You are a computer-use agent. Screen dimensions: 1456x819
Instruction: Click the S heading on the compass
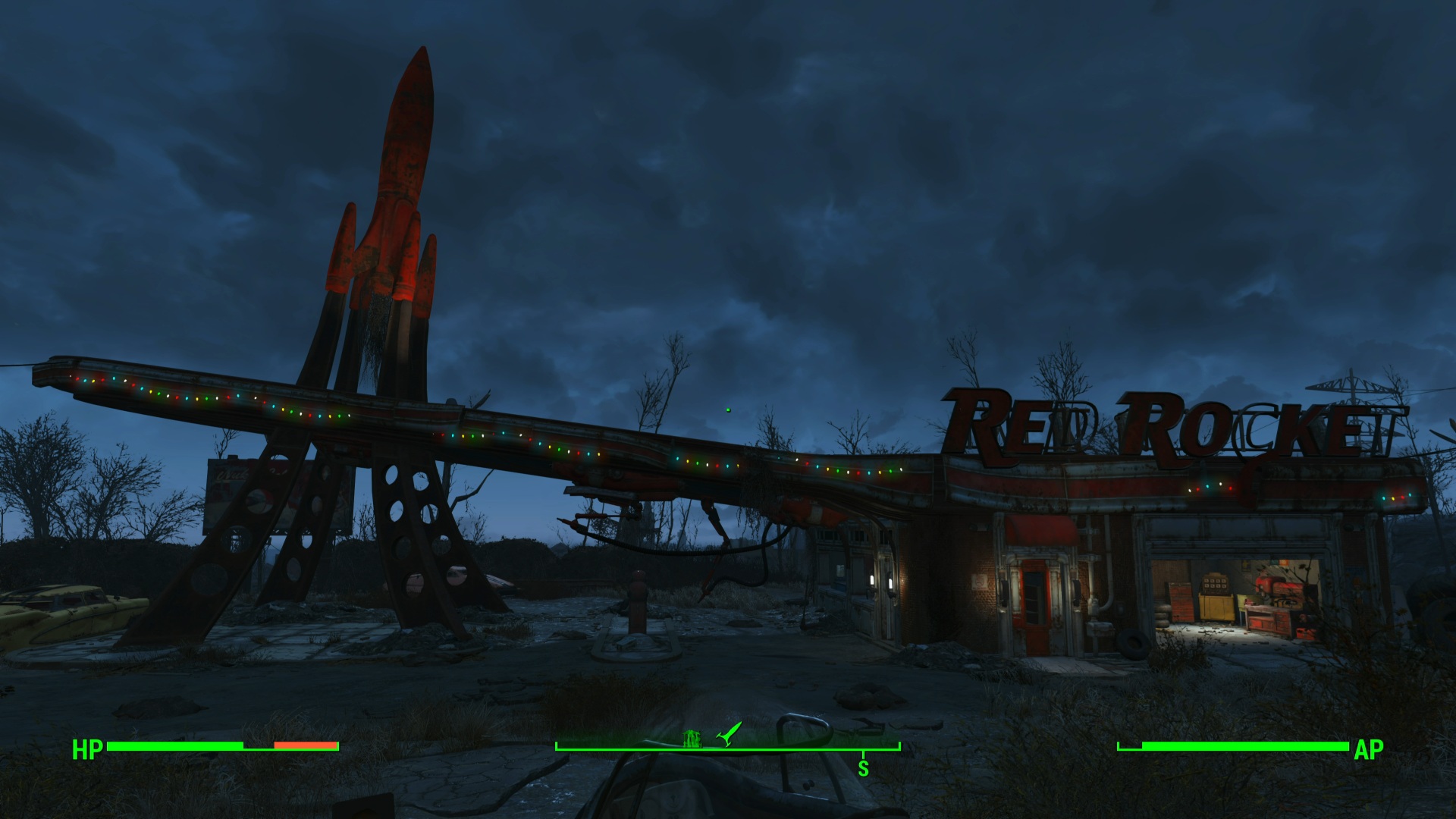coord(863,768)
